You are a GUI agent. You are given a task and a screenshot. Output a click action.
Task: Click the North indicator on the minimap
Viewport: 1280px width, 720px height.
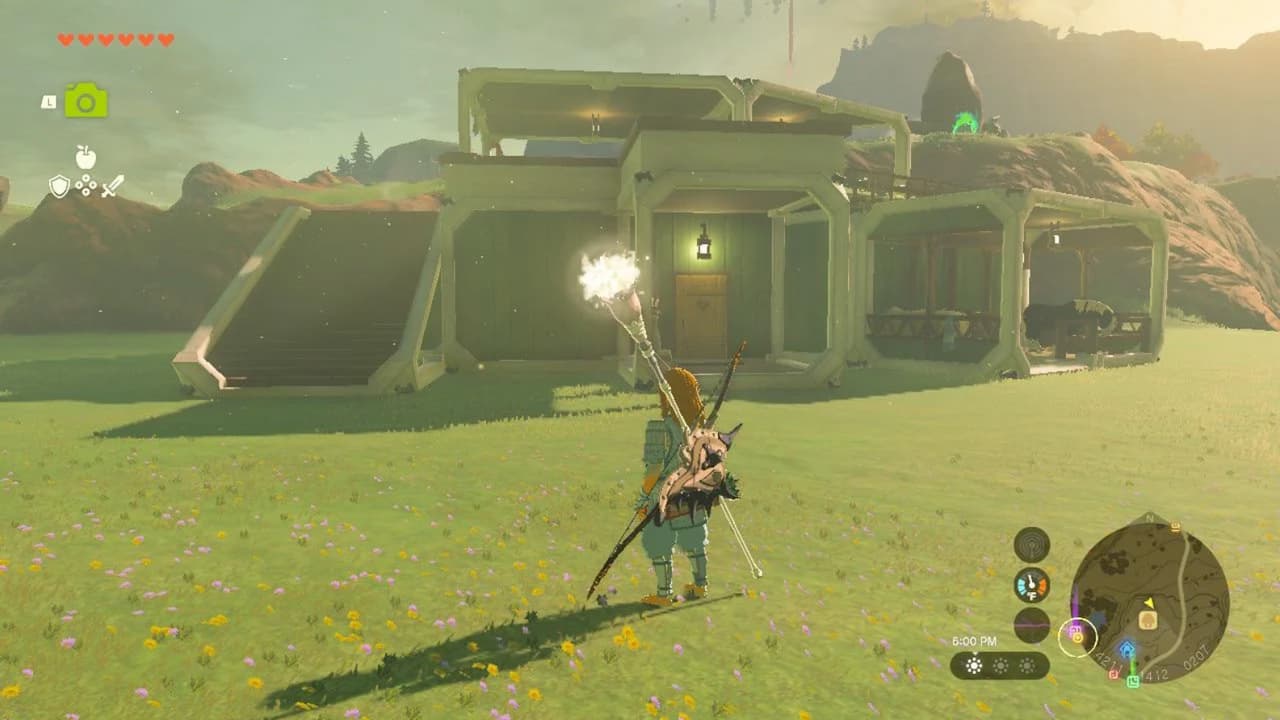point(1149,517)
